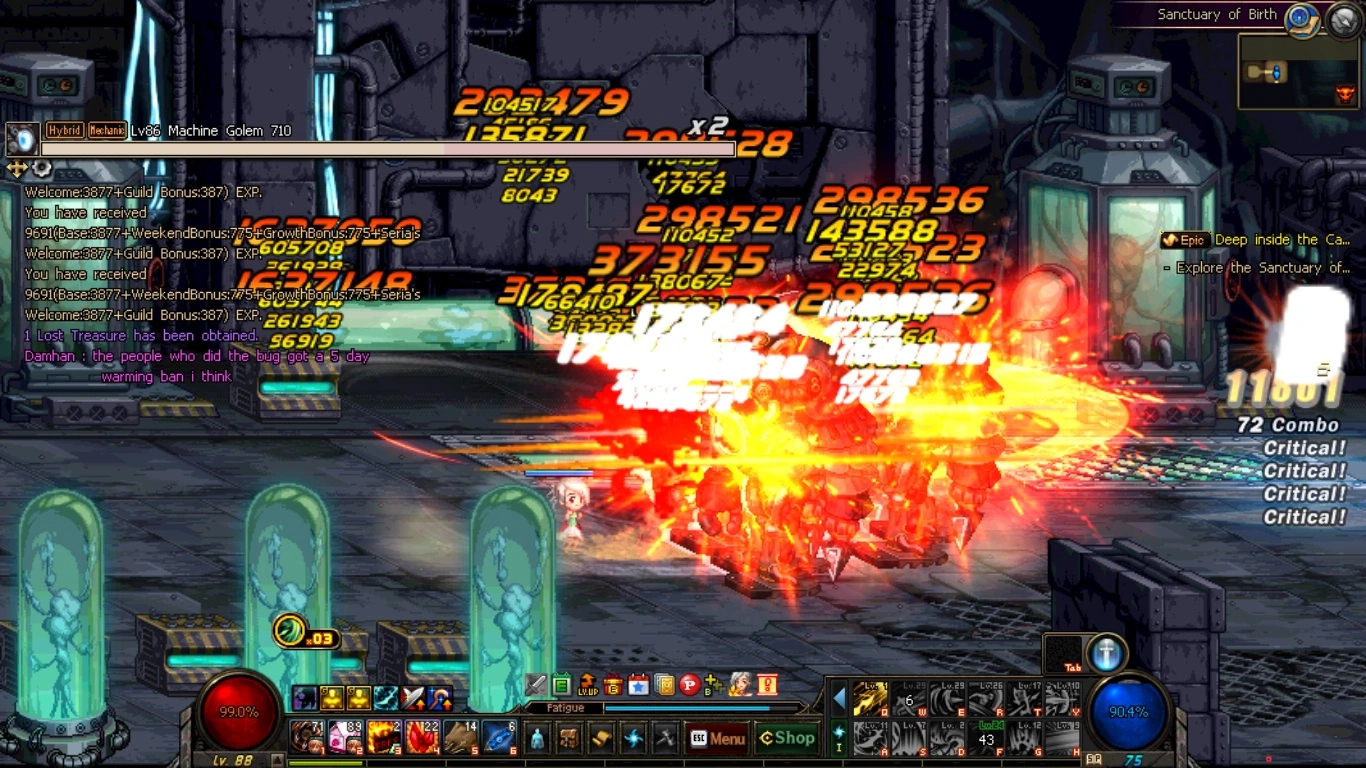Open the character info silhouette icon
The width and height of the screenshot is (1366, 768).
click(538, 739)
